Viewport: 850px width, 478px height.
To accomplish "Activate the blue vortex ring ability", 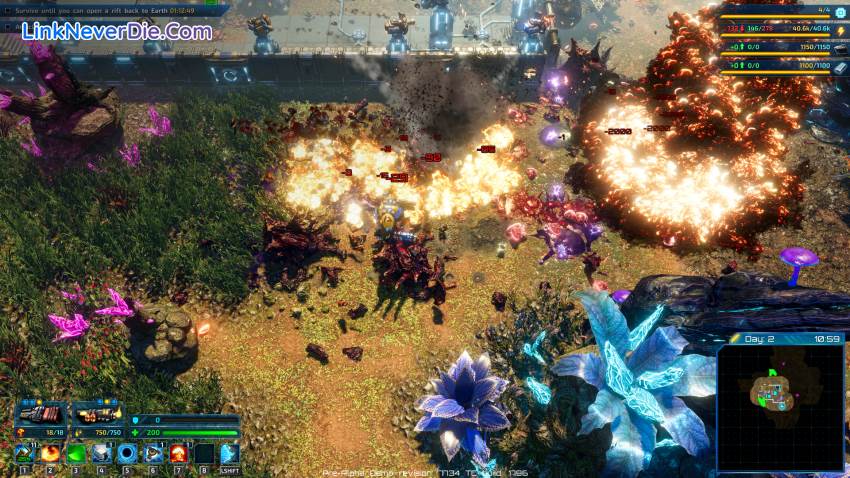I will tap(126, 454).
